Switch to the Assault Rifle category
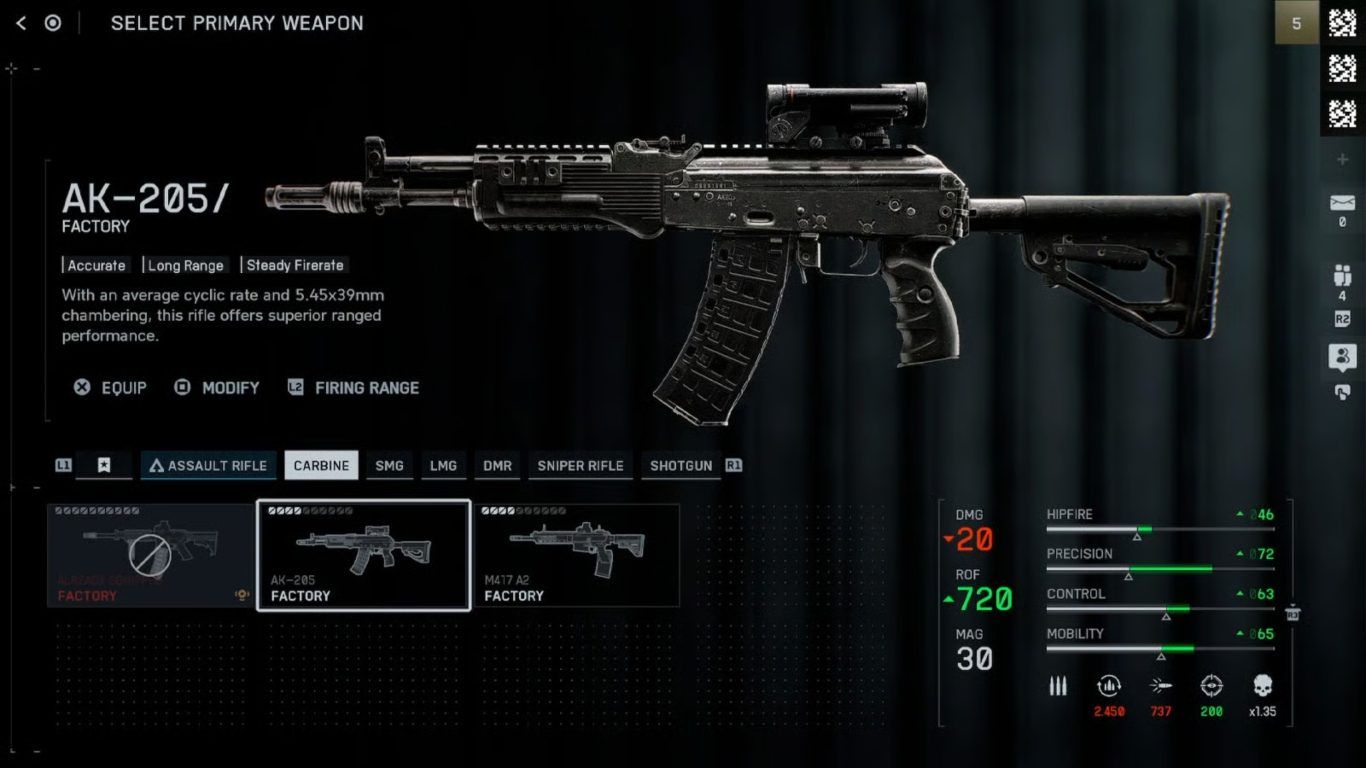The image size is (1366, 768). pyautogui.click(x=208, y=466)
